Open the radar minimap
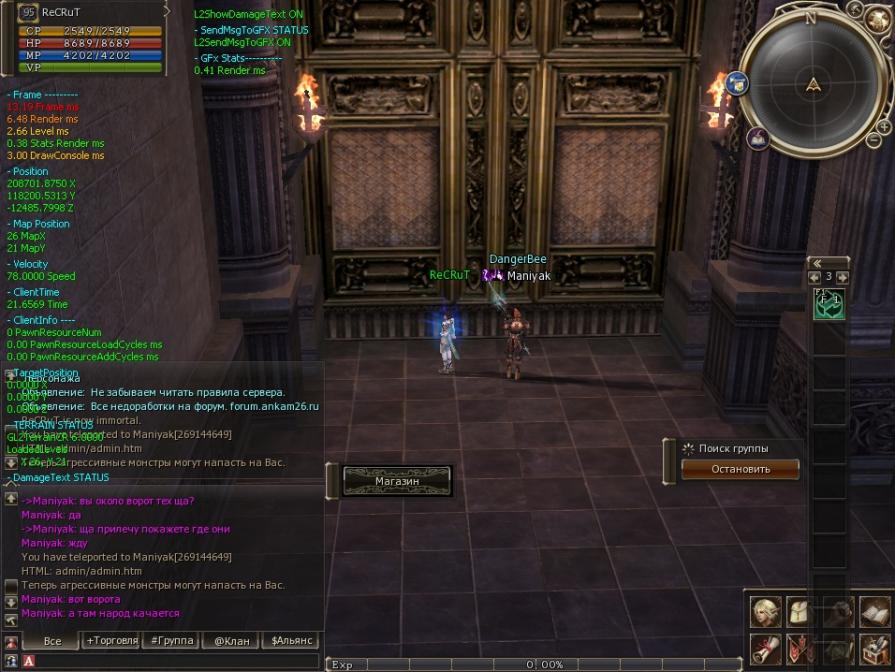The width and height of the screenshot is (895, 672). pos(815,84)
